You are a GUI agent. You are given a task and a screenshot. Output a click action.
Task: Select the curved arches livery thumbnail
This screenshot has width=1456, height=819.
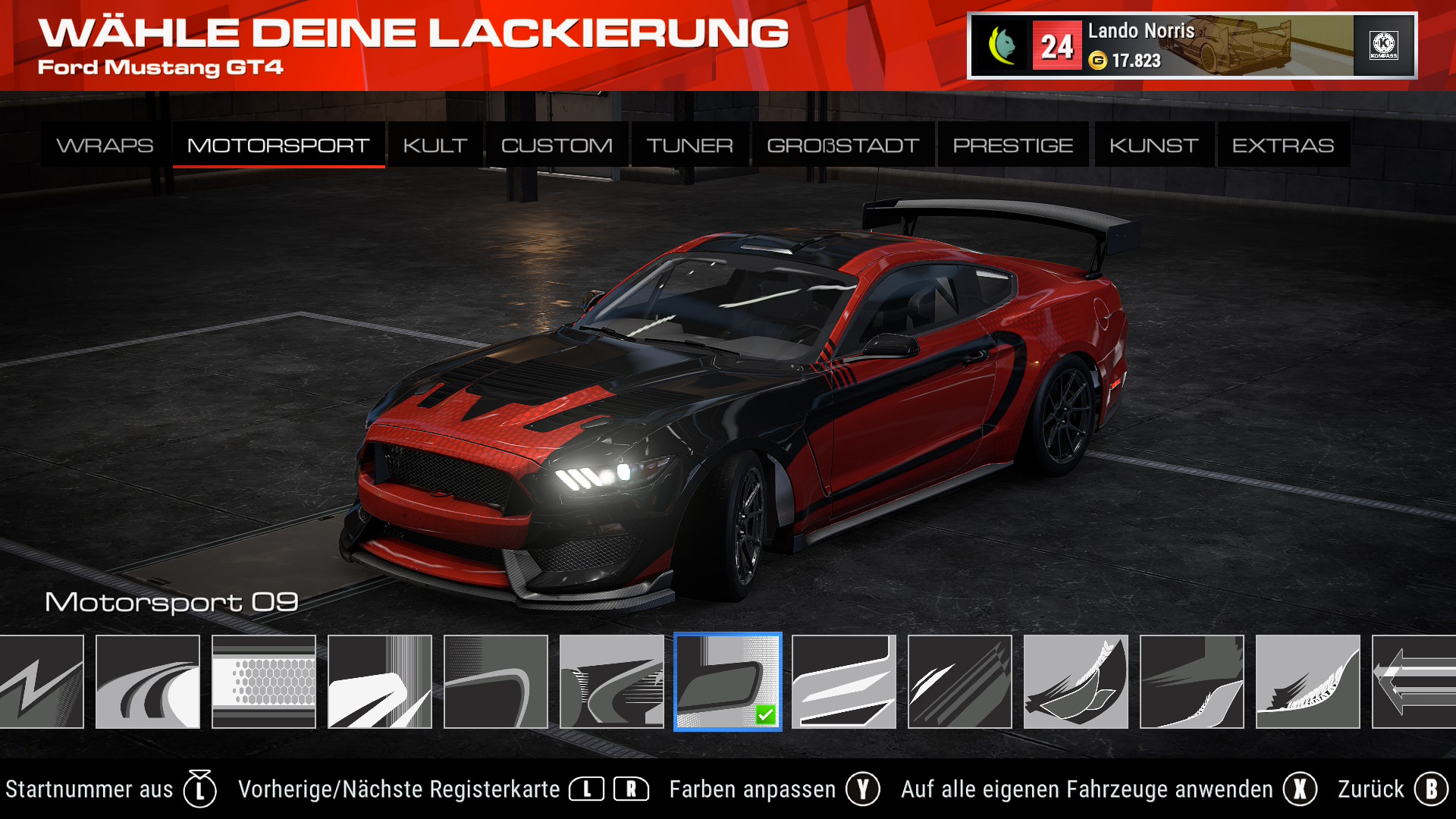click(x=148, y=682)
